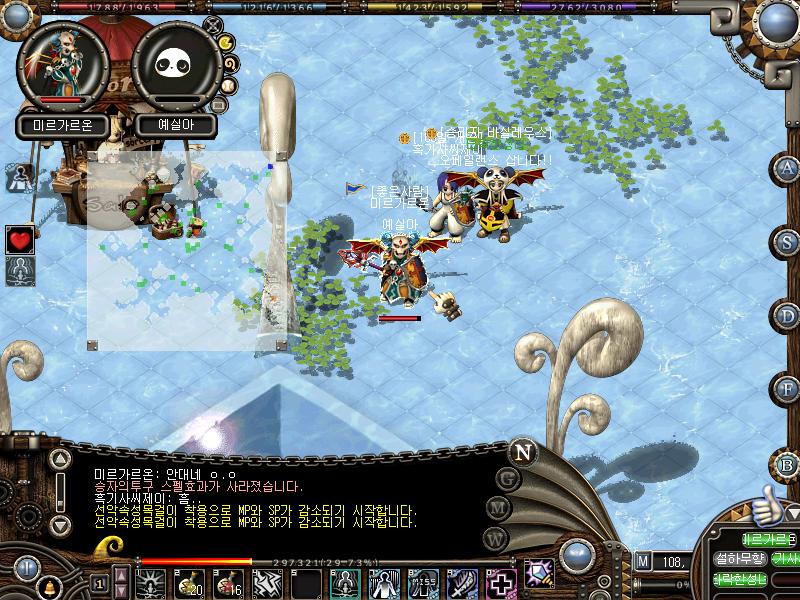The height and width of the screenshot is (600, 800).
Task: Click the M map coordinates button
Action: (643, 561)
